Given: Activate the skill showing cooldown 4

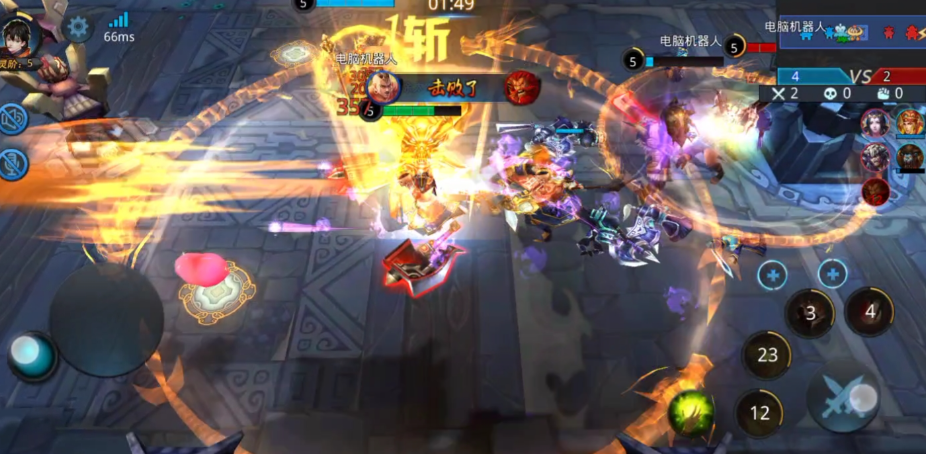Looking at the screenshot, I should coord(870,311).
